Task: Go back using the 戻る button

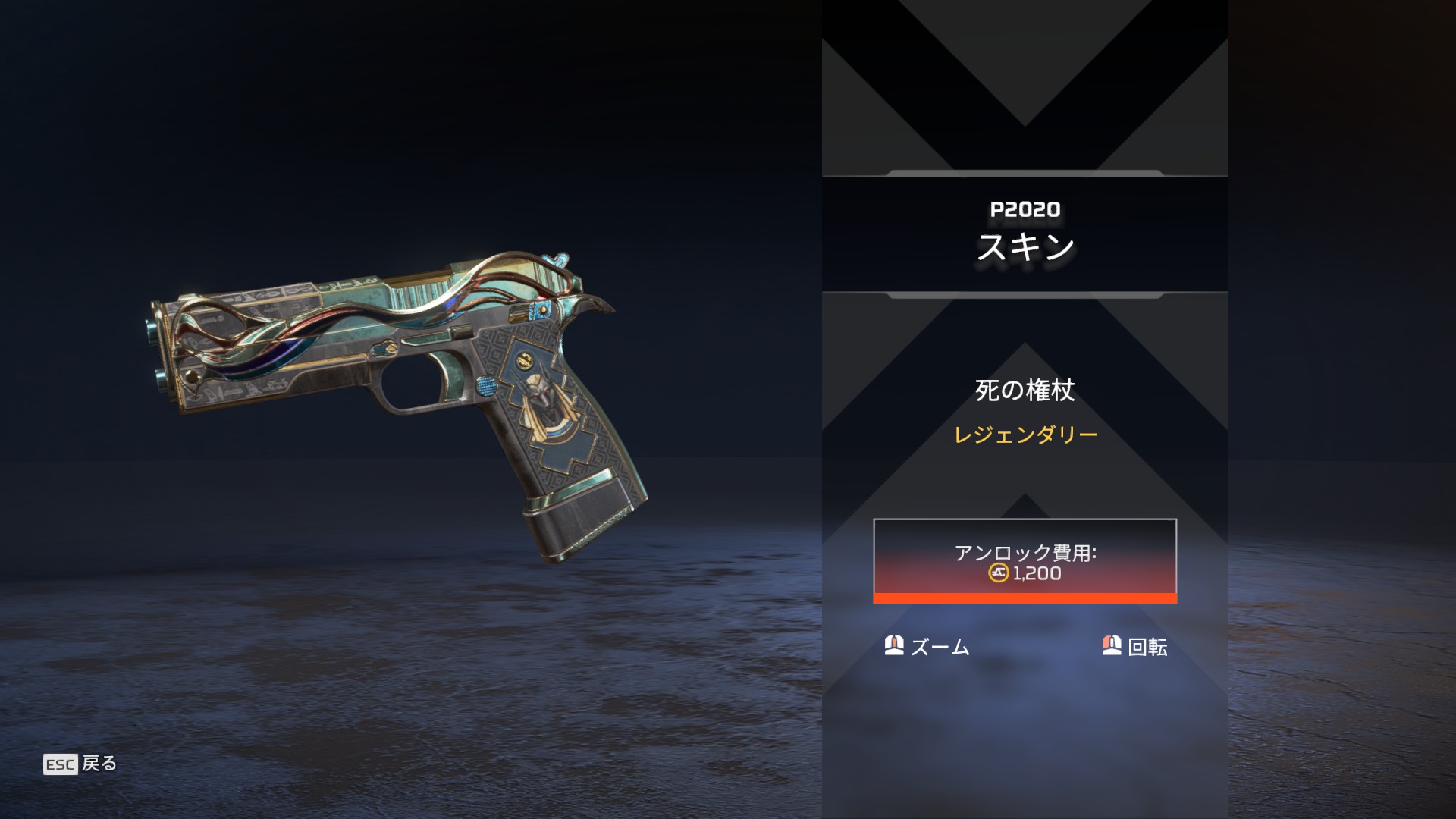Action: coord(80,764)
